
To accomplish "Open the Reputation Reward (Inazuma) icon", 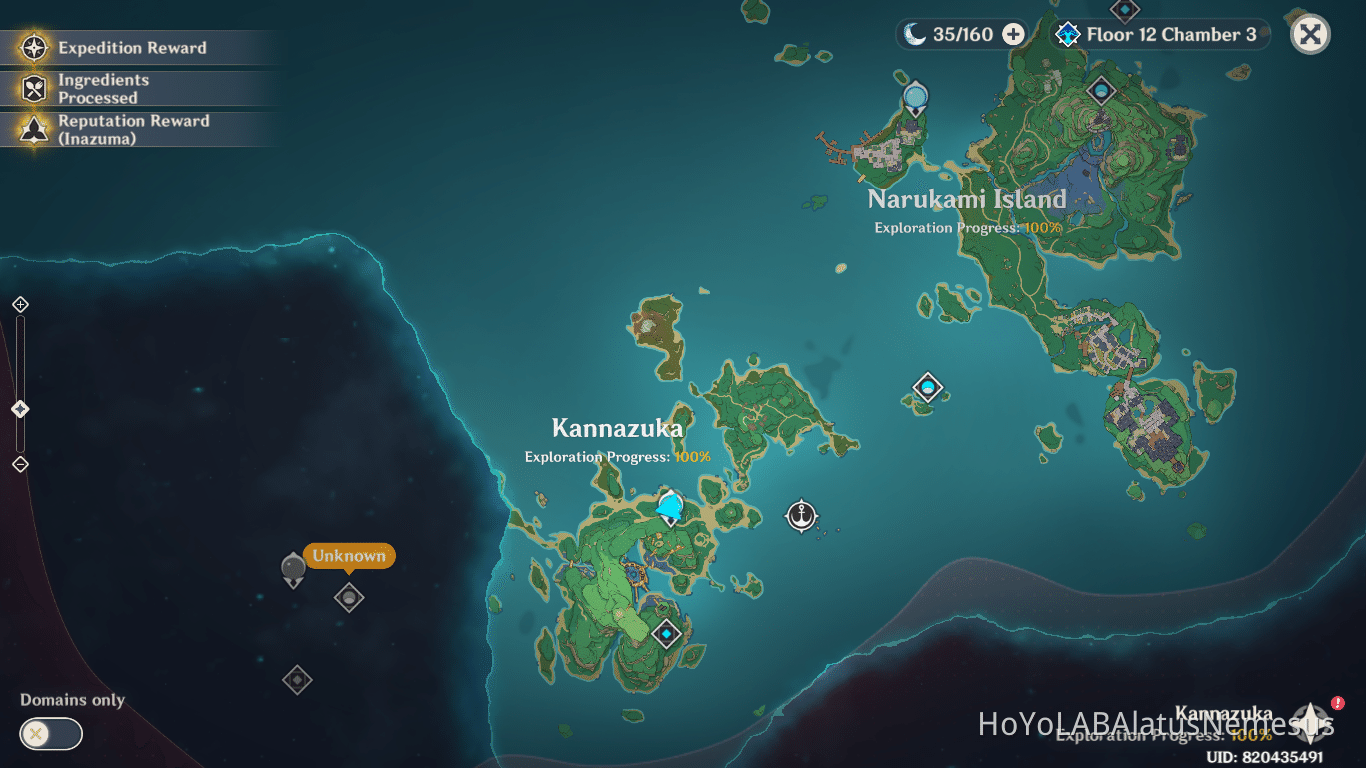I will click(35, 128).
